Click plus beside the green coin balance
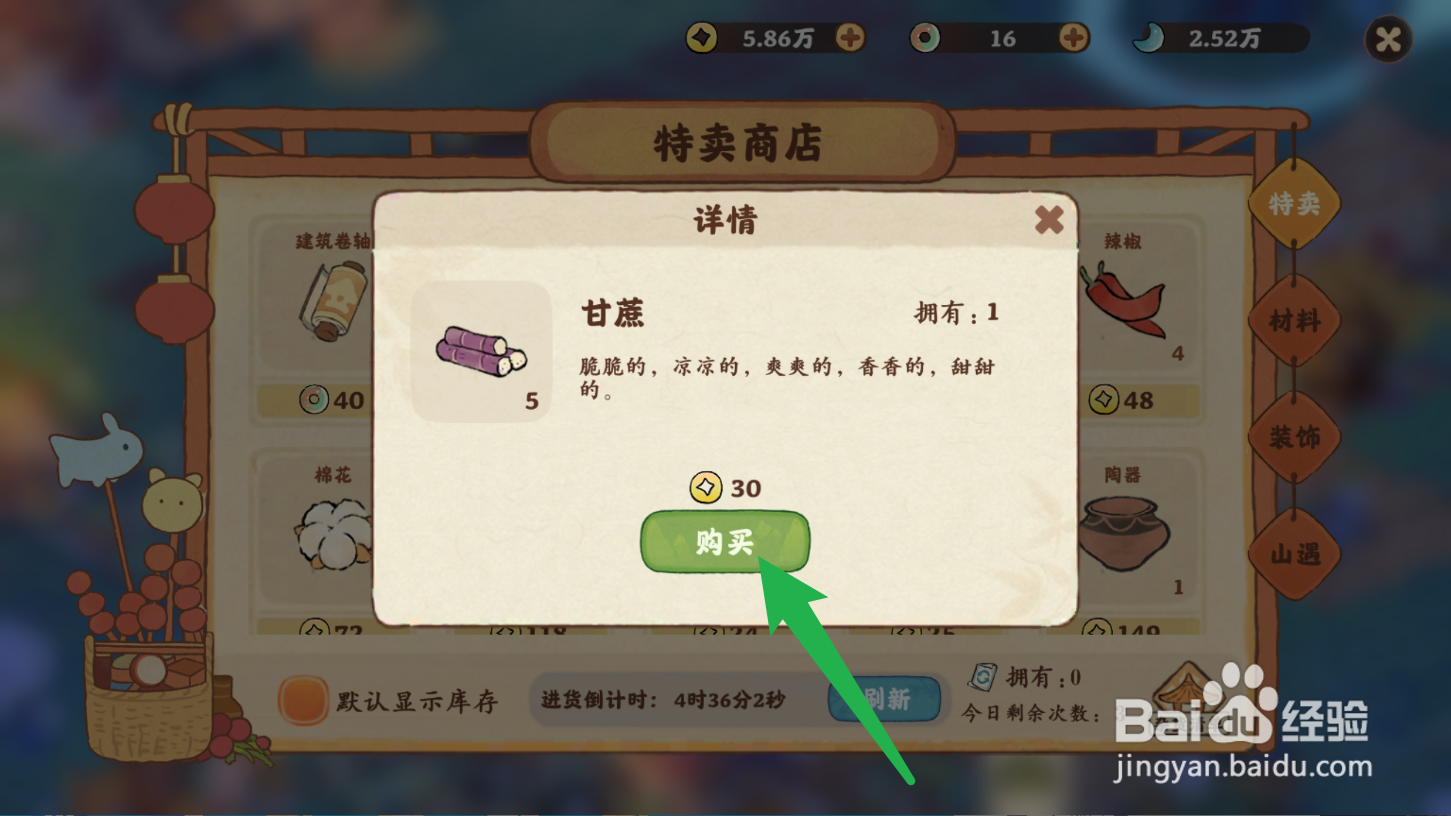 pos(1072,38)
